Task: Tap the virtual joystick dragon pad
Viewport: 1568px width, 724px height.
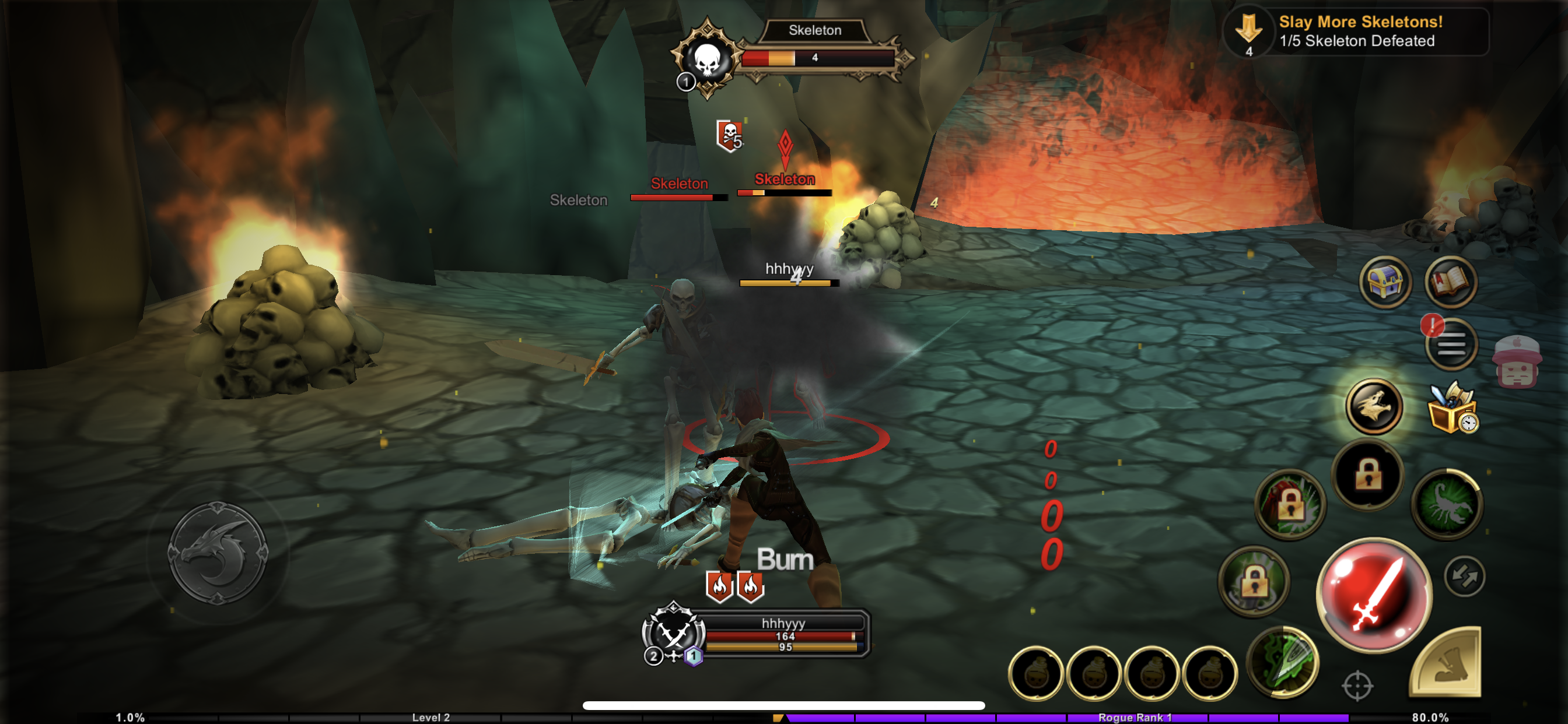Action: point(218,553)
